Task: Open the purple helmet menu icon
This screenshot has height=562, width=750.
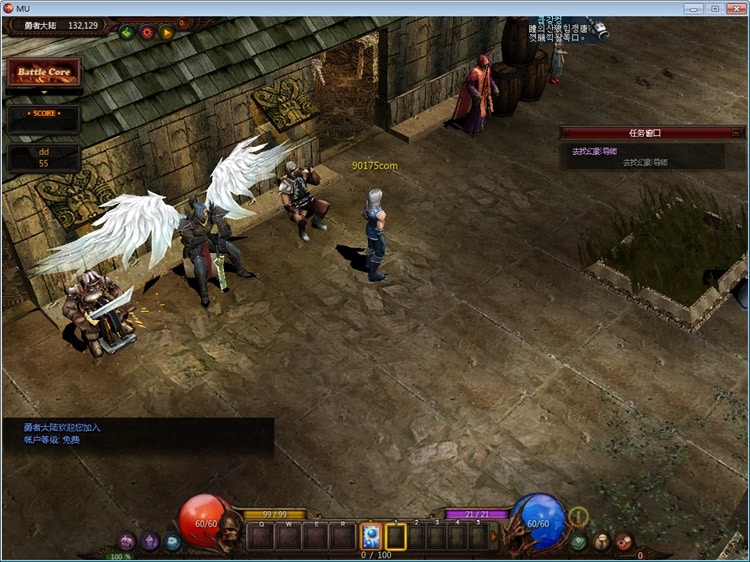Action: [127, 541]
